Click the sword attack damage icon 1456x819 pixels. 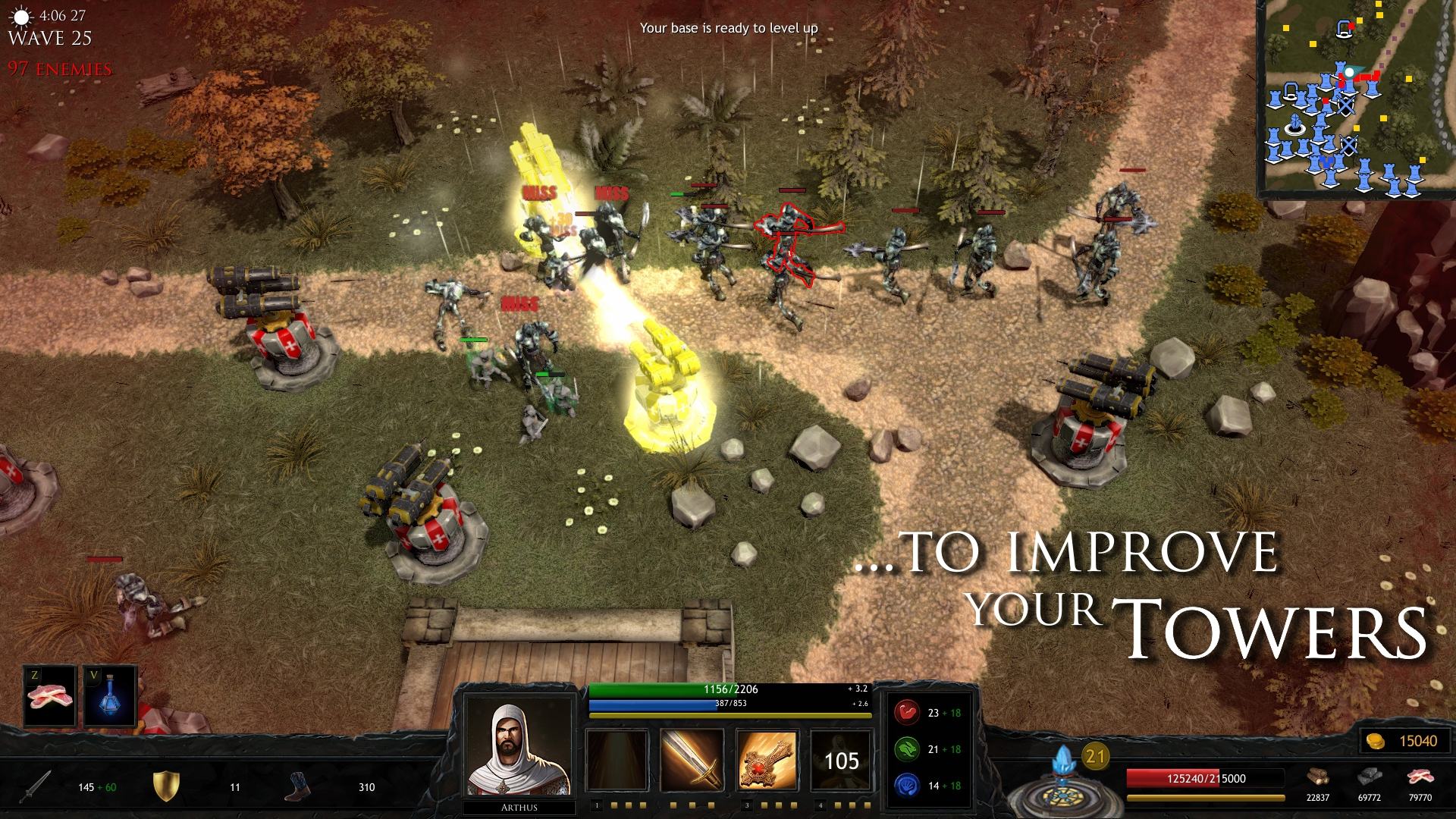(36, 786)
